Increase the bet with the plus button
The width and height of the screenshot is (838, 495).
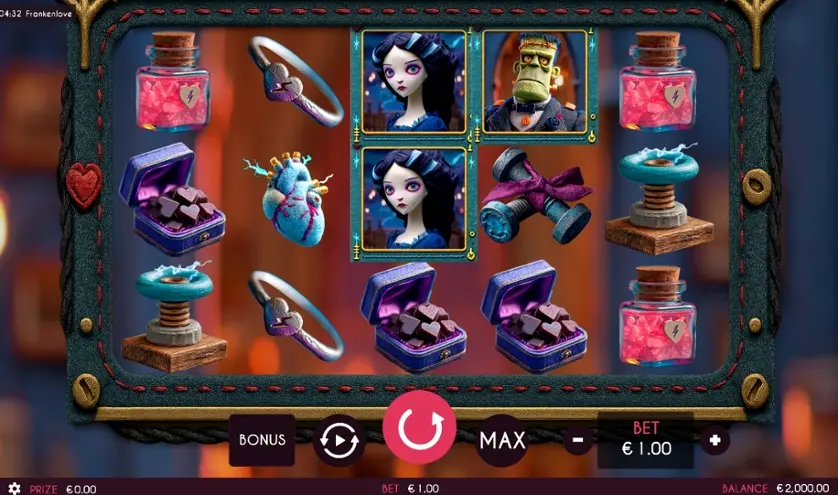(714, 439)
